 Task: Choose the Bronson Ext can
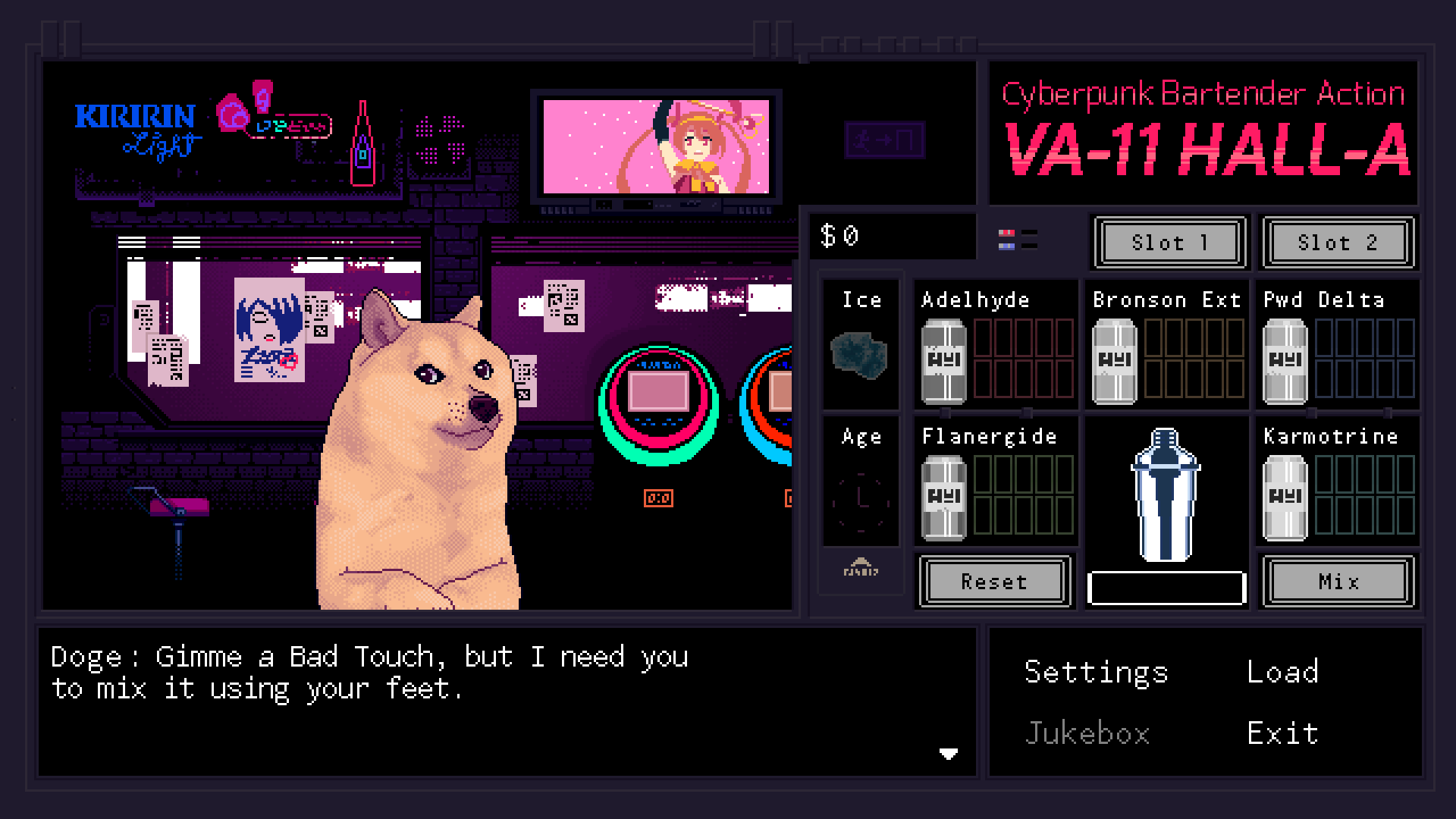[x=1114, y=361]
